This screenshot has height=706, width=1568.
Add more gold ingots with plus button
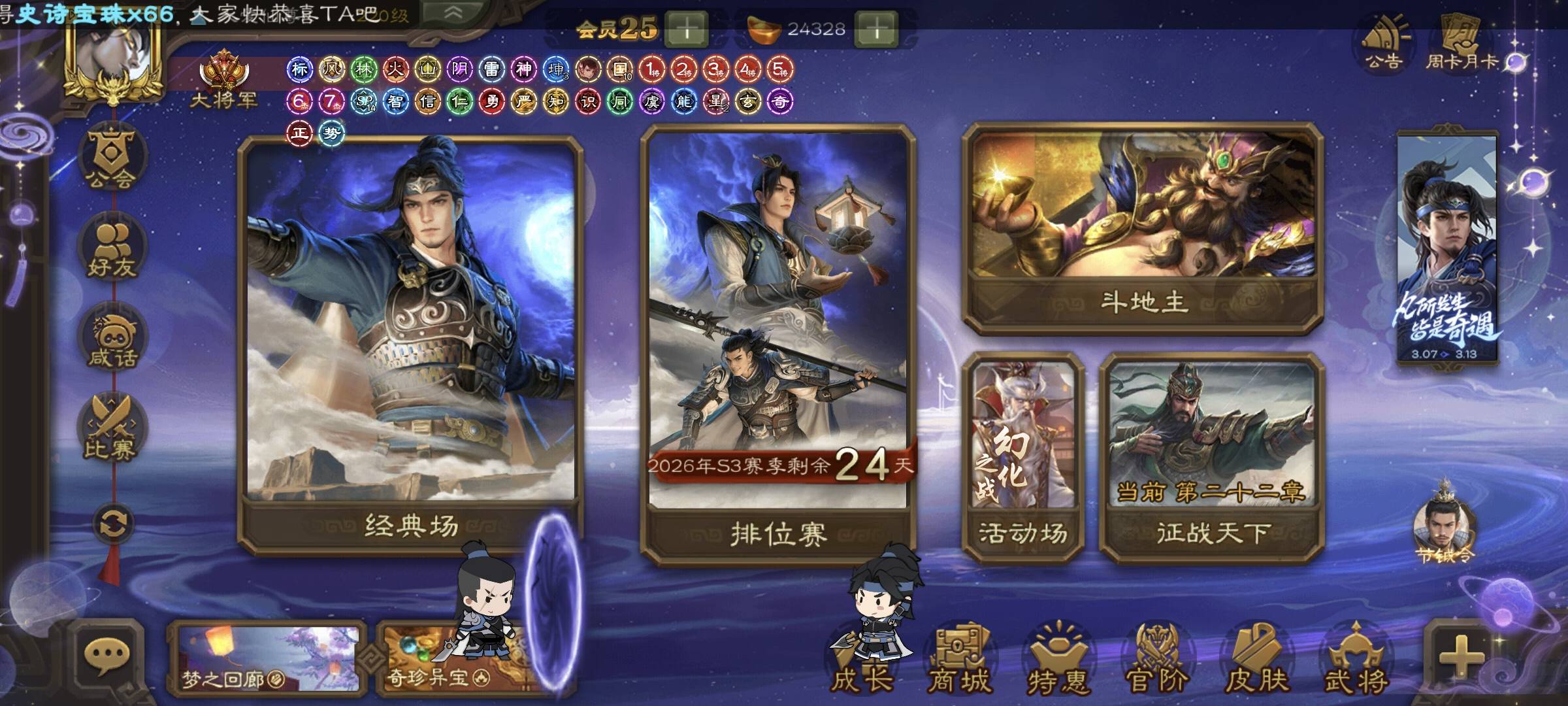(877, 29)
